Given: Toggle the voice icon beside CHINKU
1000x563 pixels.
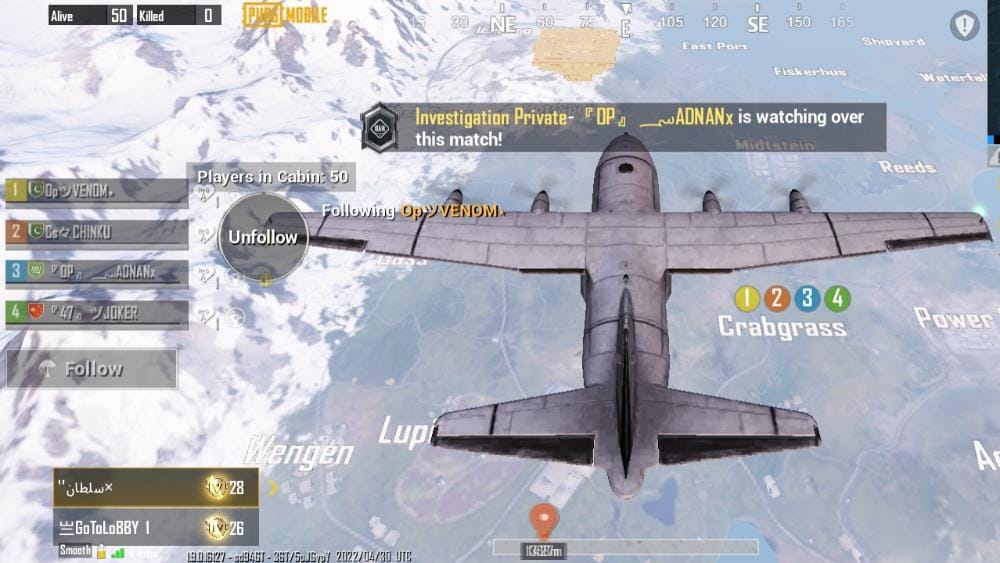Looking at the screenshot, I should [x=206, y=234].
